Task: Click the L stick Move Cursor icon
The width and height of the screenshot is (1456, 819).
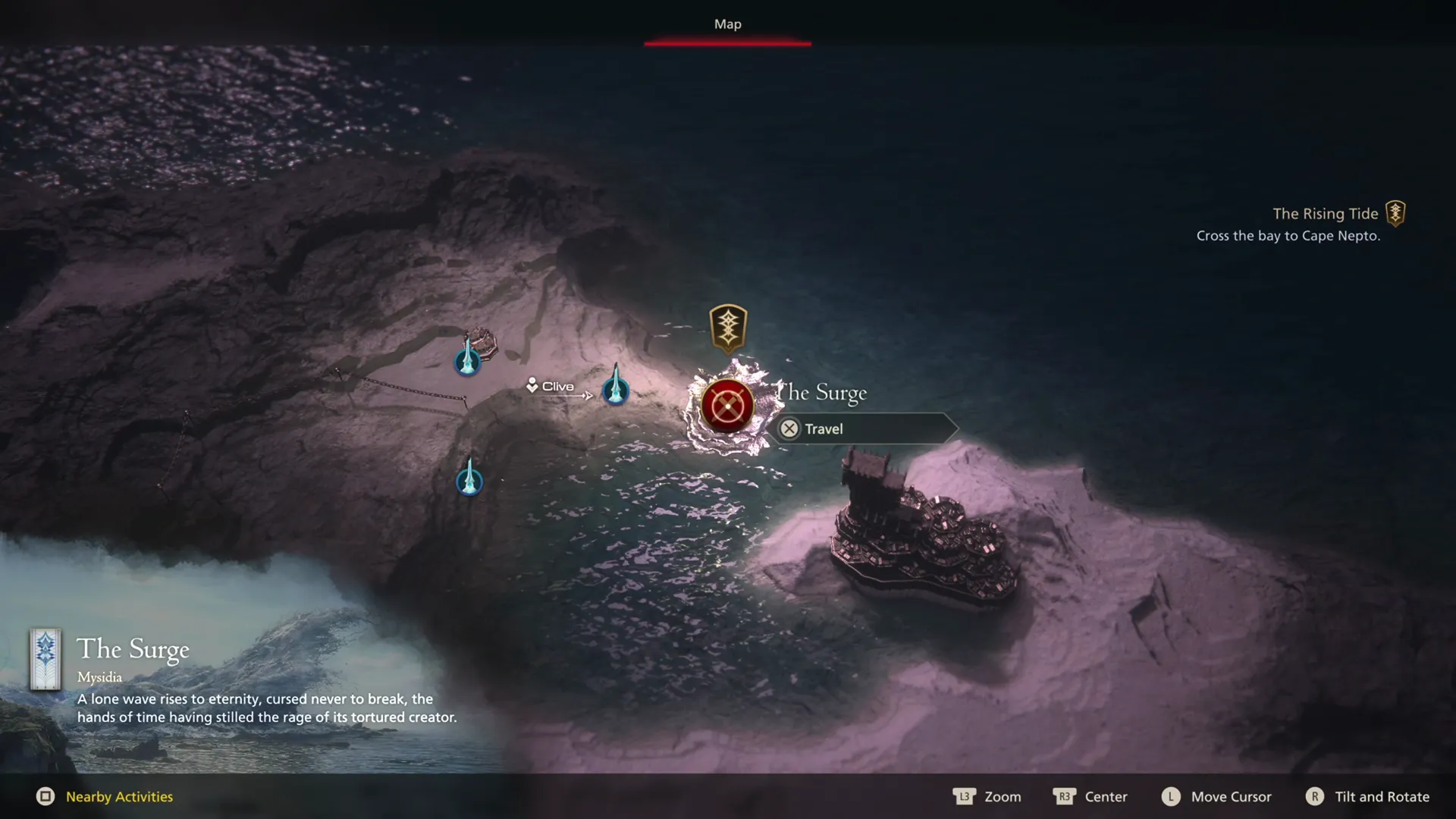Action: (x=1170, y=797)
